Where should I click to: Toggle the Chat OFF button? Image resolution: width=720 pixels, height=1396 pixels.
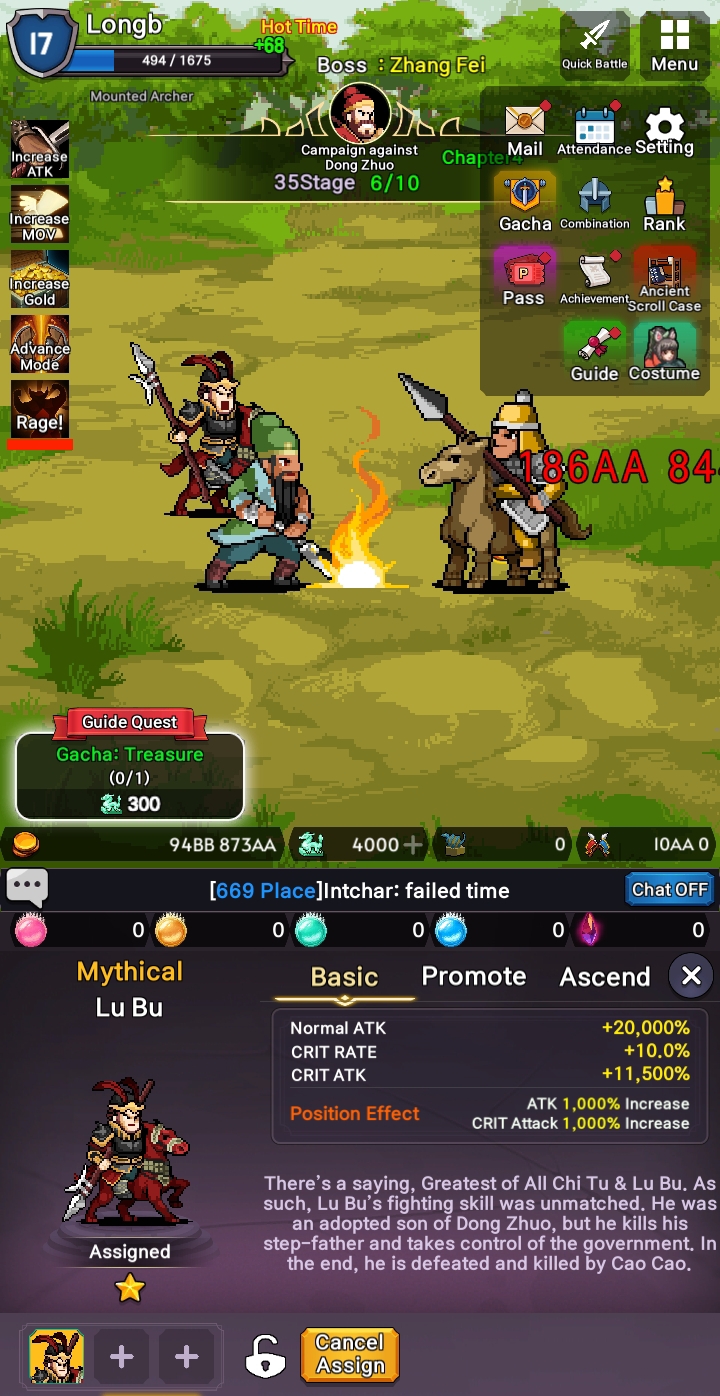[669, 889]
